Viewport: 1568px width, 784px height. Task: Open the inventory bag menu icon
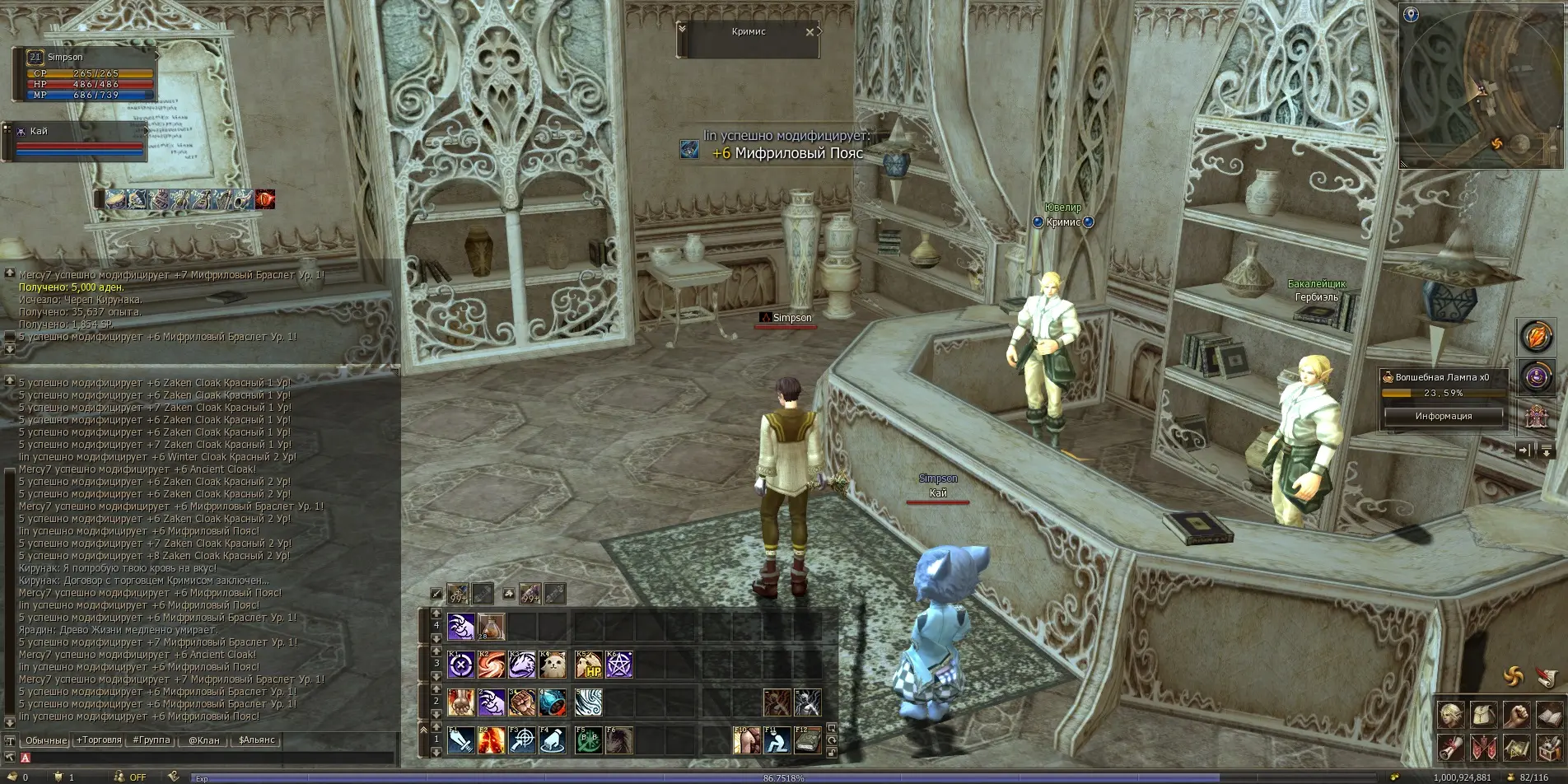[x=1483, y=714]
